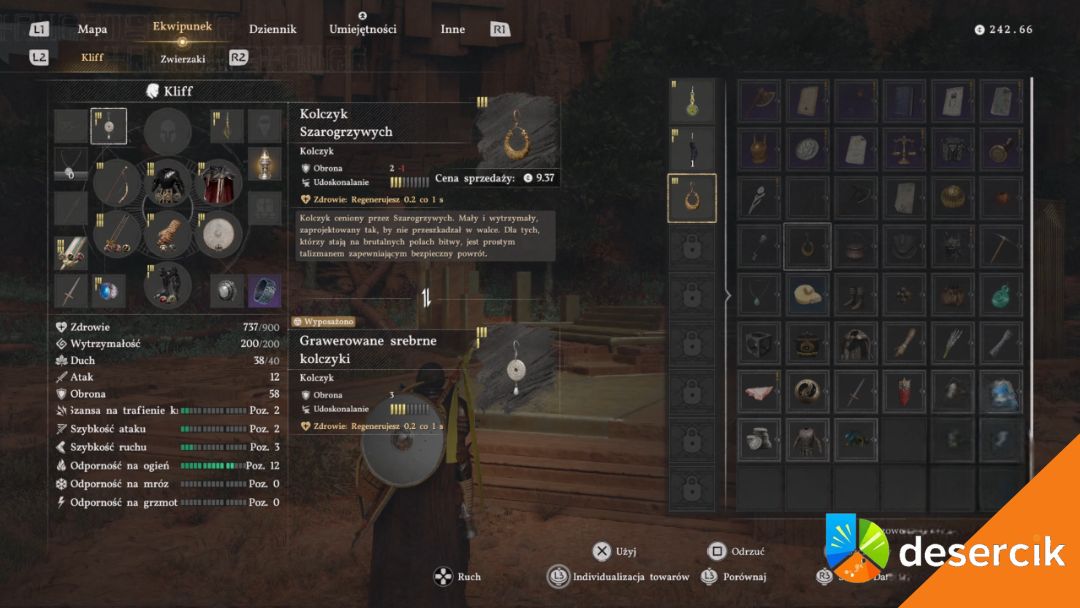Select the pickaxe in the inventory
The width and height of the screenshot is (1080, 608).
(1000, 246)
